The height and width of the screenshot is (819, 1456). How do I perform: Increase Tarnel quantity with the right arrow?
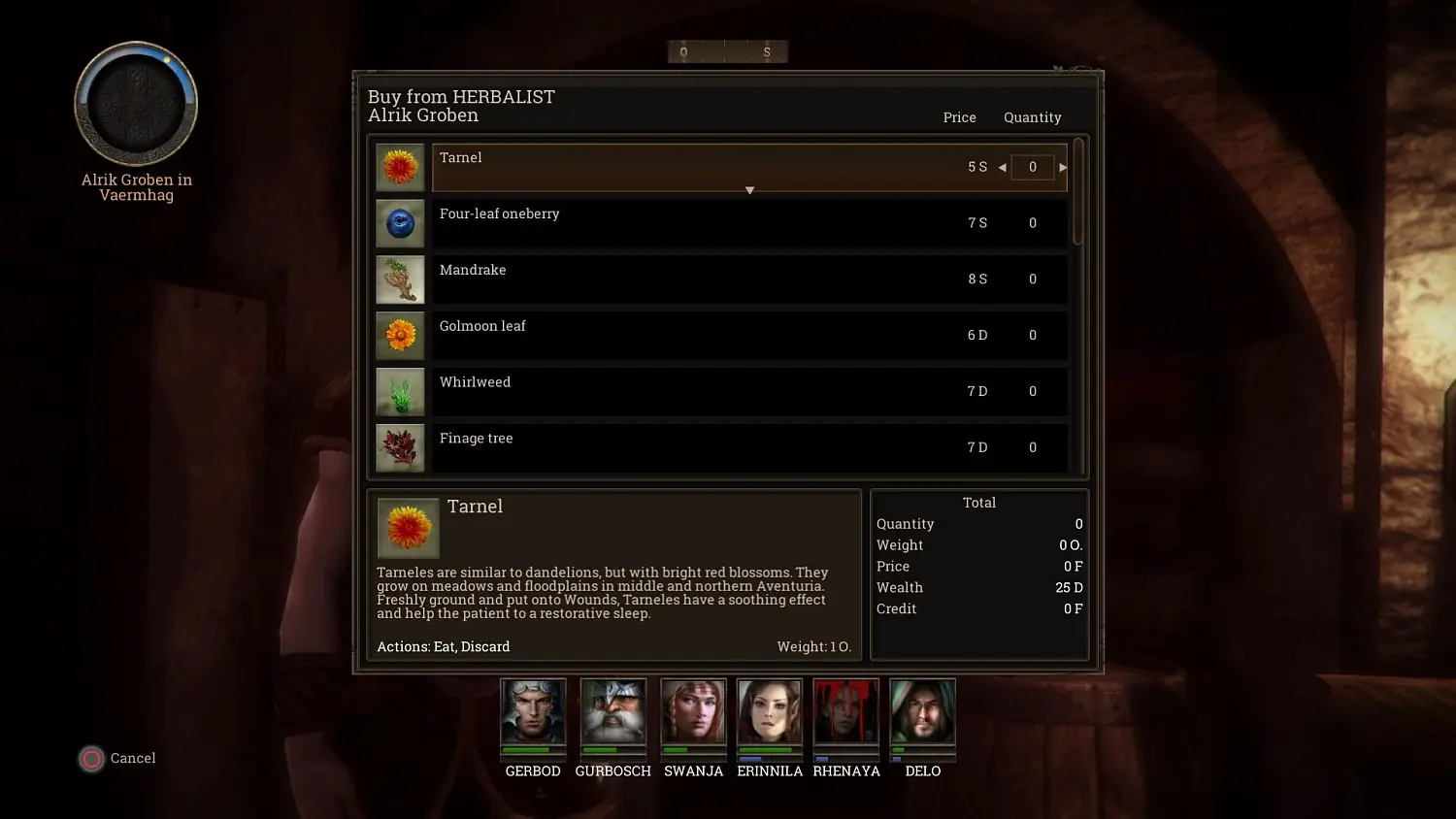(1062, 167)
